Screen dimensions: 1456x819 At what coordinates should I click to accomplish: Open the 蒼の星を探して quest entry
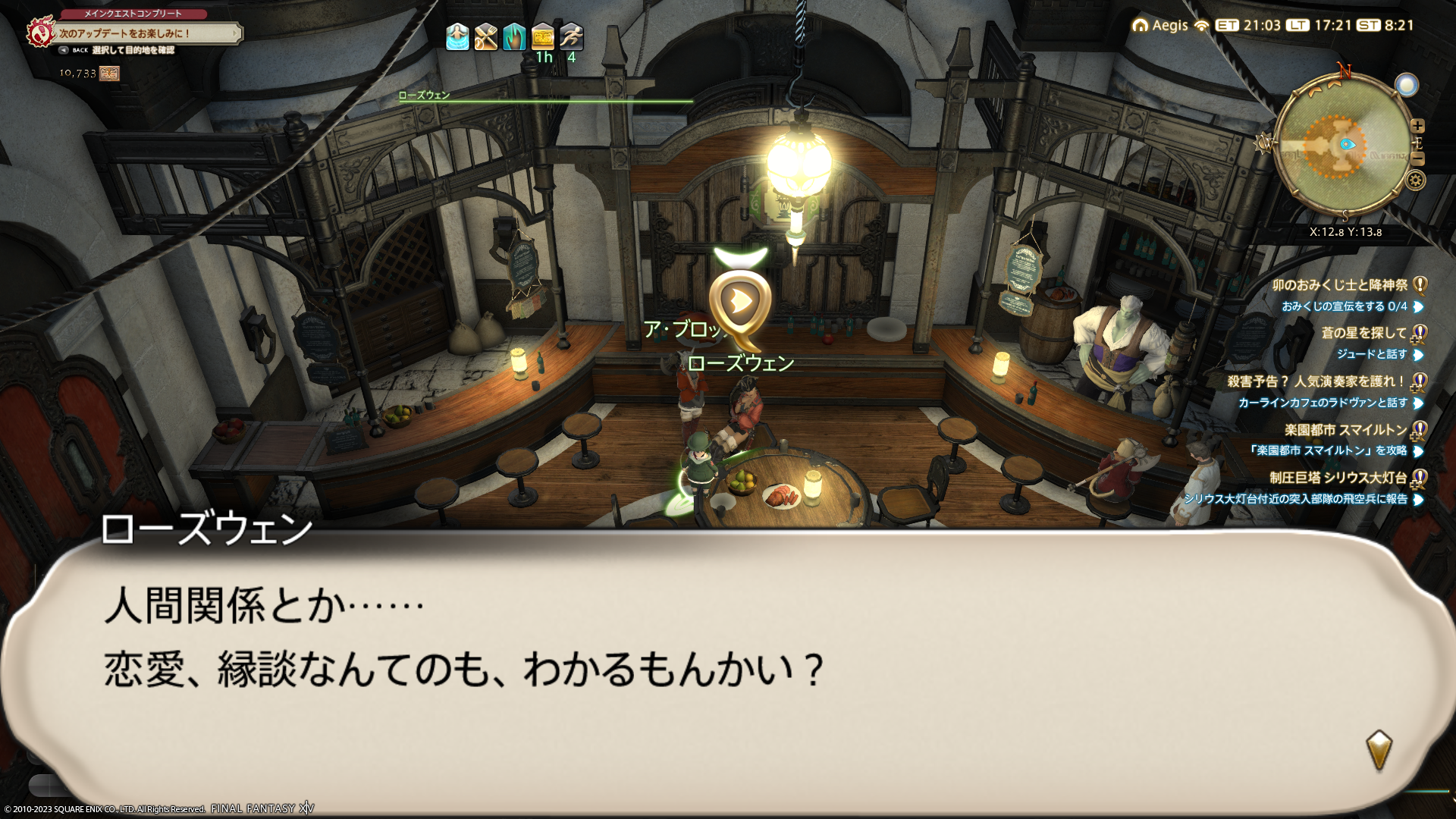click(x=1363, y=333)
